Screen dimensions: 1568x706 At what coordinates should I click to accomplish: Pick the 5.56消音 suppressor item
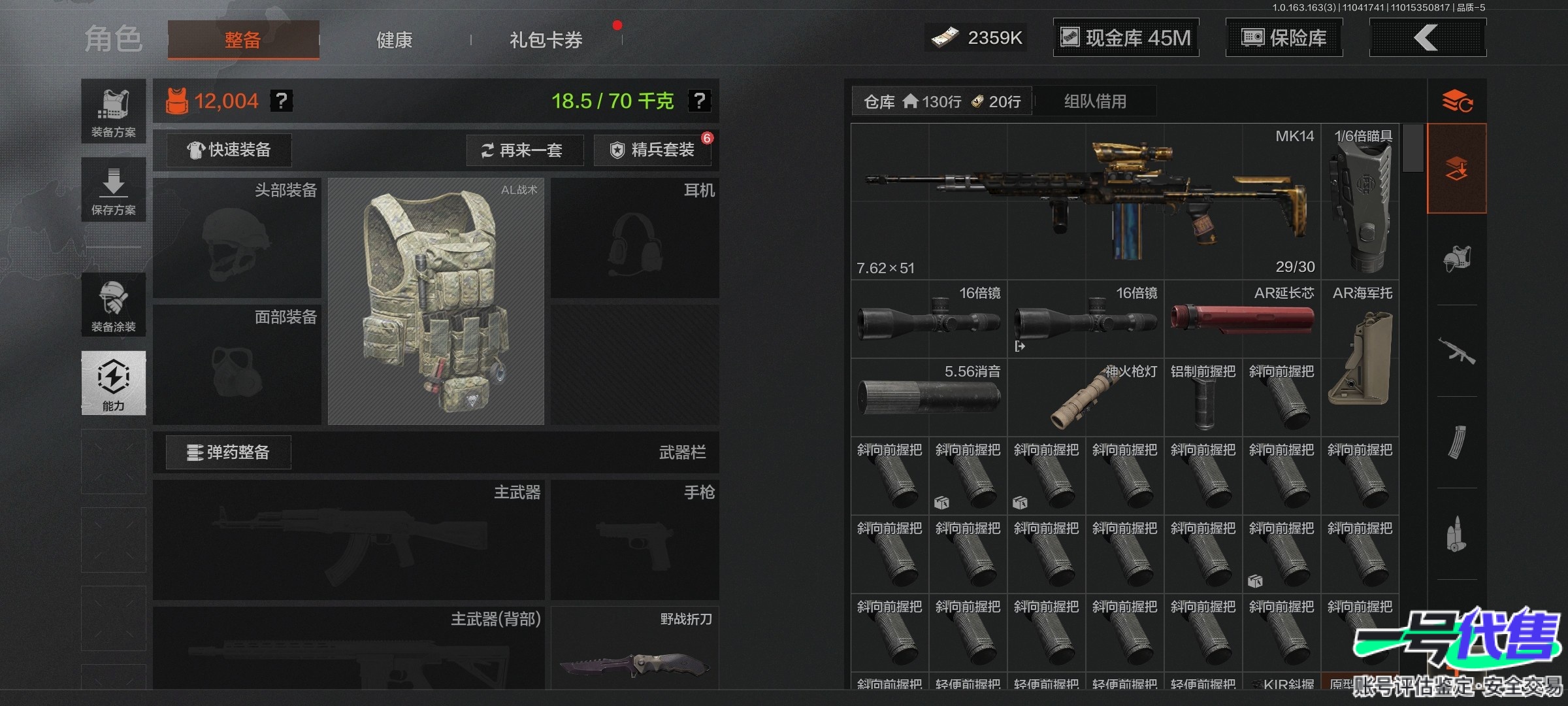click(928, 397)
